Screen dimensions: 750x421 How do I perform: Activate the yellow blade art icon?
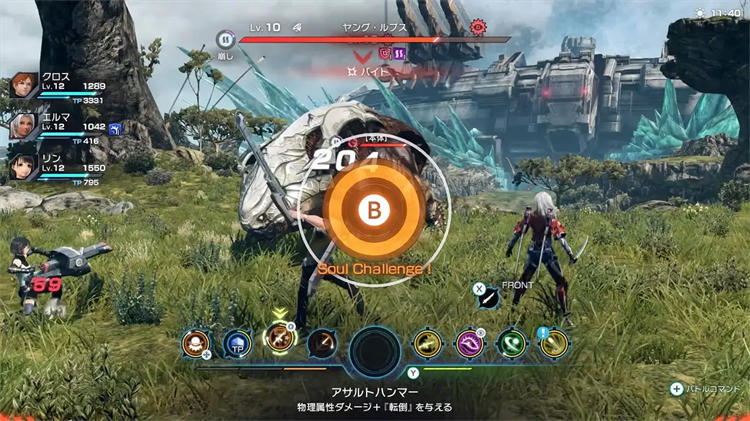pos(428,344)
